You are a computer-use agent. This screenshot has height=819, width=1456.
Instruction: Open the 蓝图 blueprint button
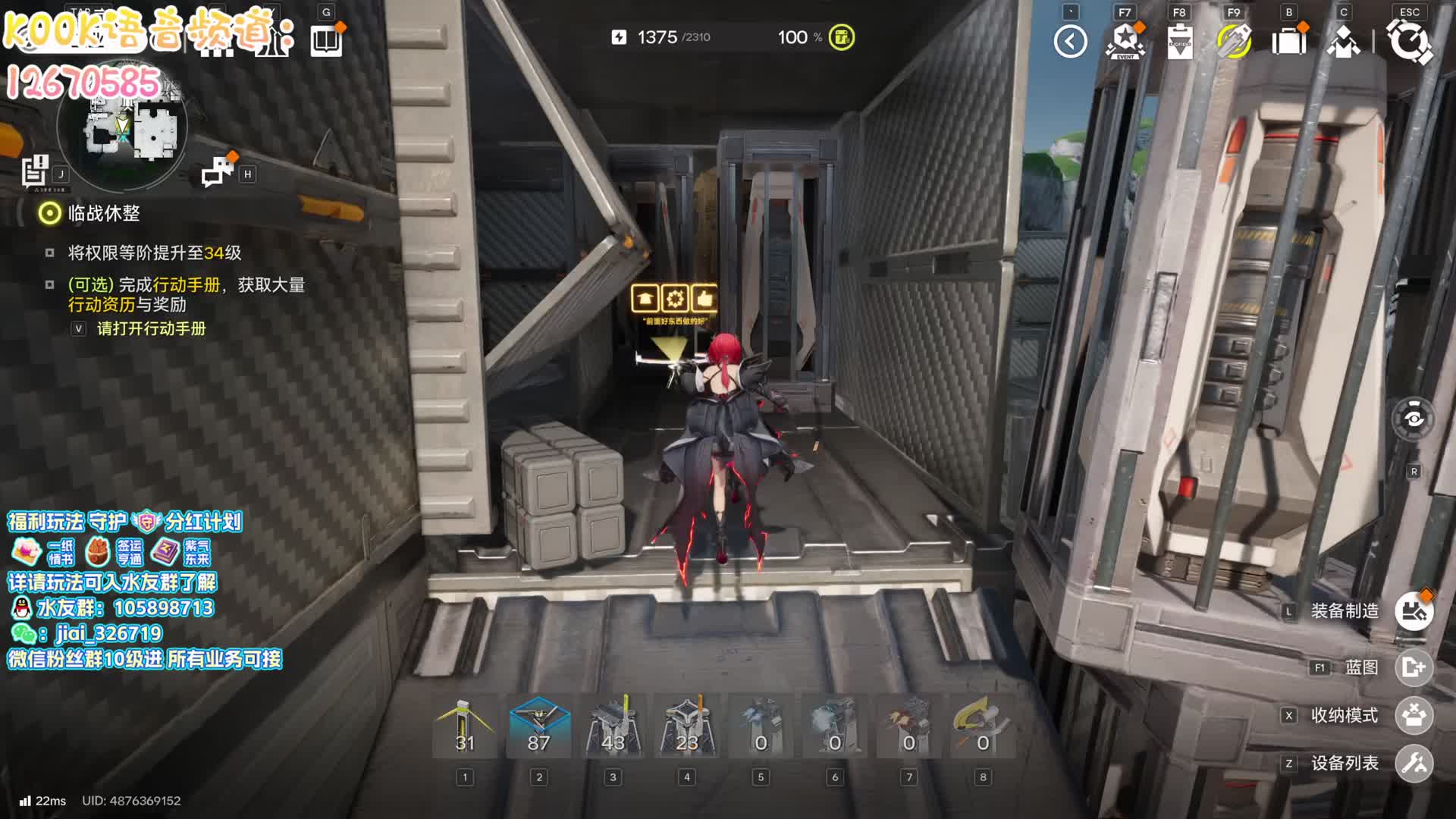(1414, 667)
